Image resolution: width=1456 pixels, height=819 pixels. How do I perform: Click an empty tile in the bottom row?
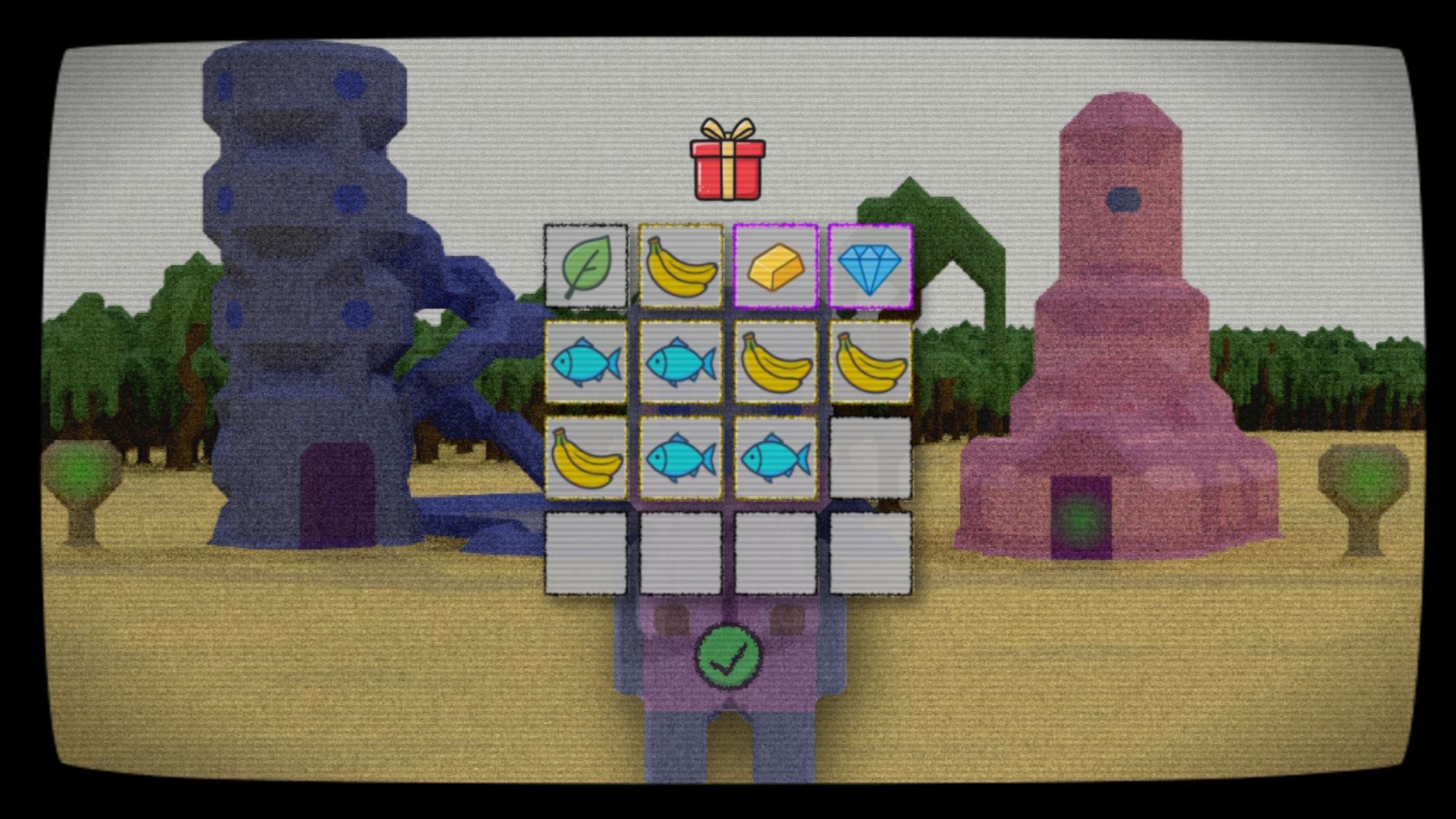point(681,554)
